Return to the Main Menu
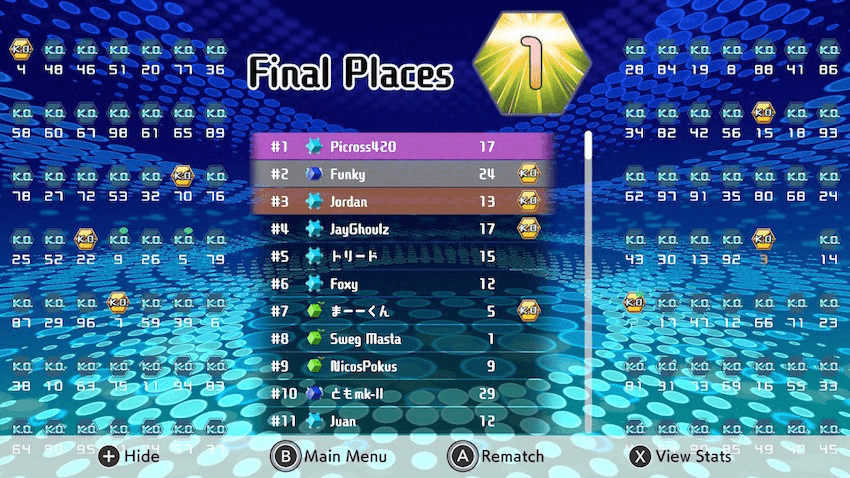850x478 pixels. coord(330,457)
